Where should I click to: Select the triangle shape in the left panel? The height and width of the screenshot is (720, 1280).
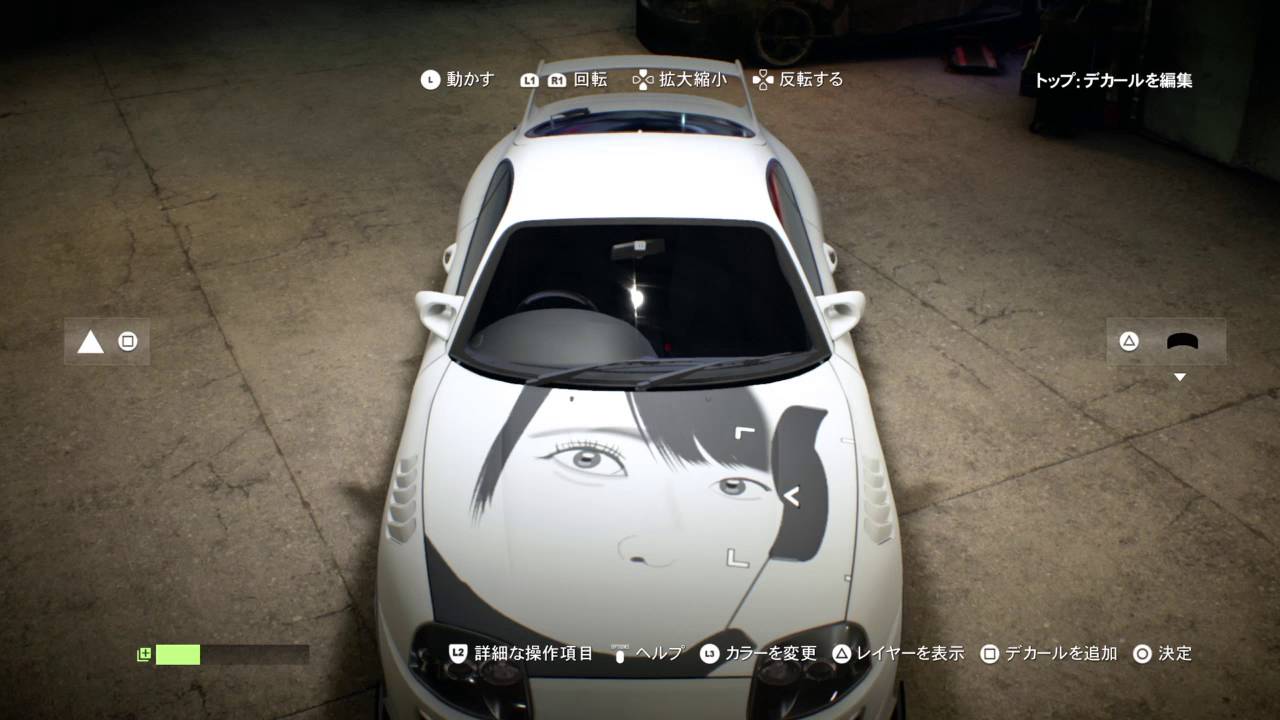point(91,342)
